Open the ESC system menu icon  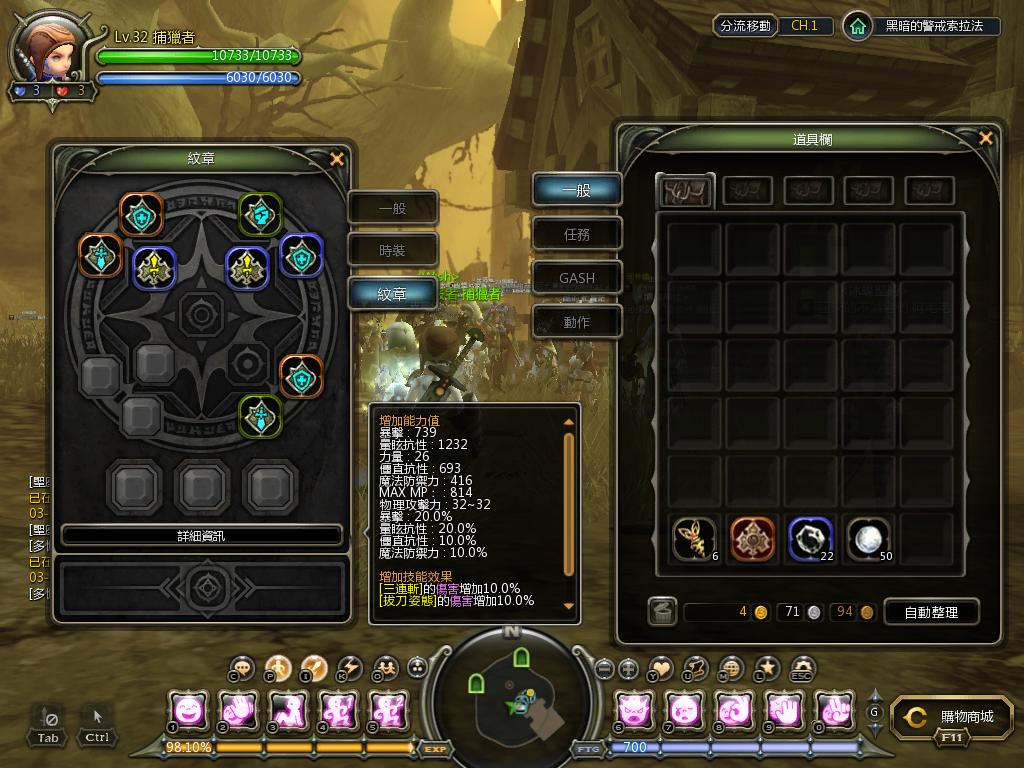click(803, 668)
